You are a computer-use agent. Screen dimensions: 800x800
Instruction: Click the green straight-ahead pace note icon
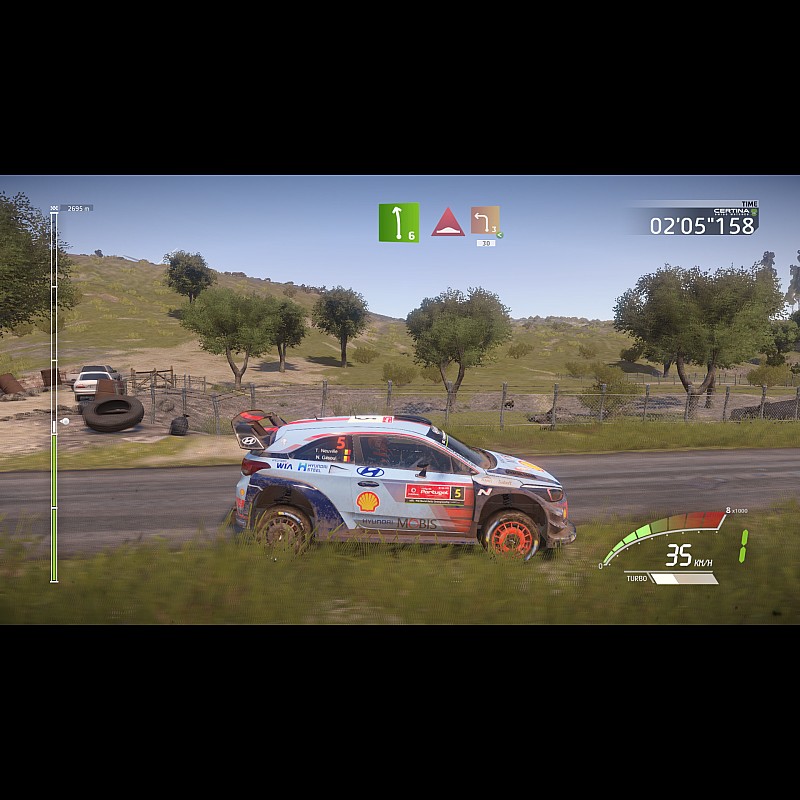click(398, 223)
